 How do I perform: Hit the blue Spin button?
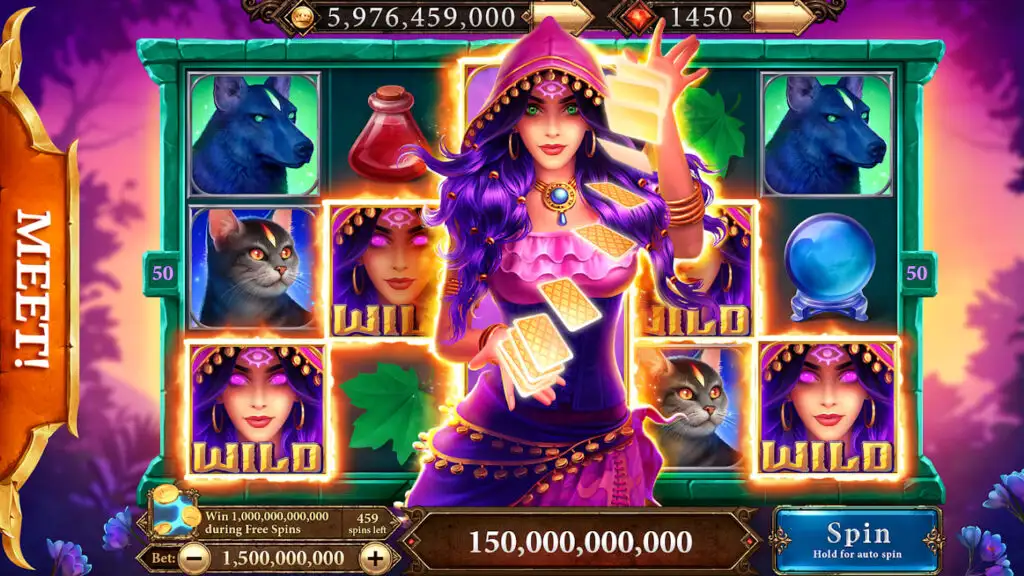click(x=857, y=540)
